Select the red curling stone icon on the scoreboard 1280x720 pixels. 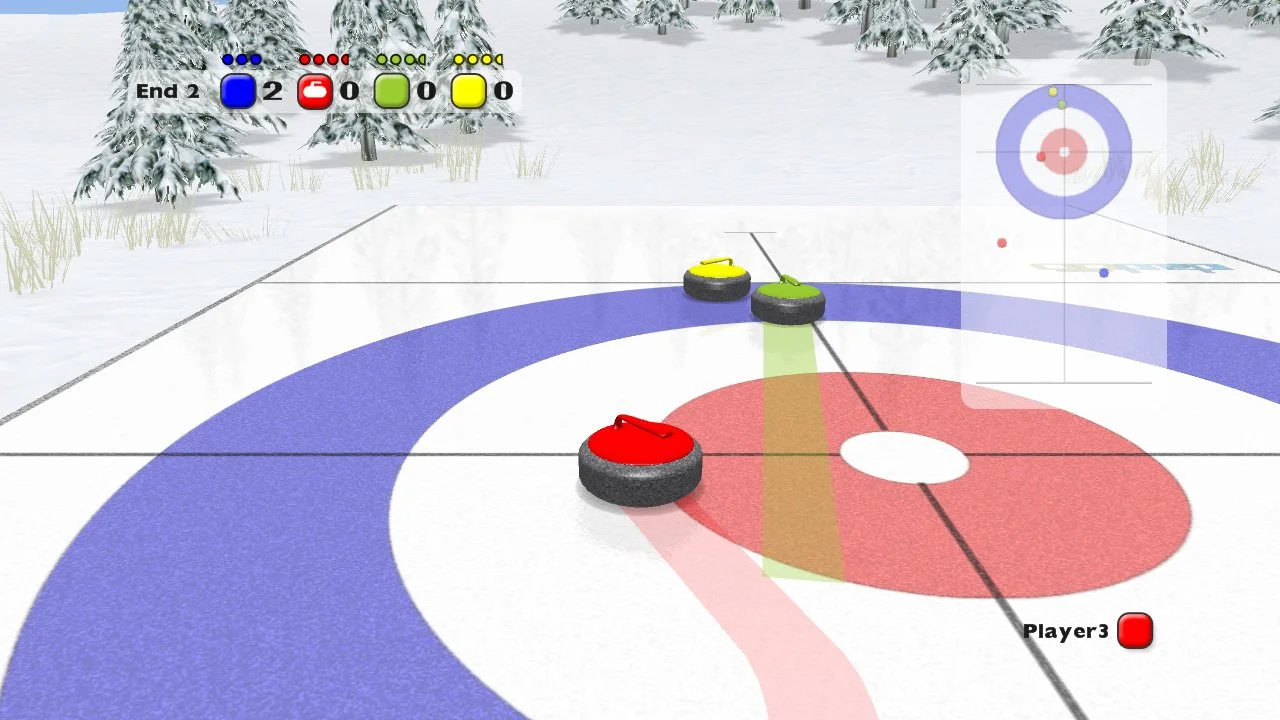pos(316,91)
